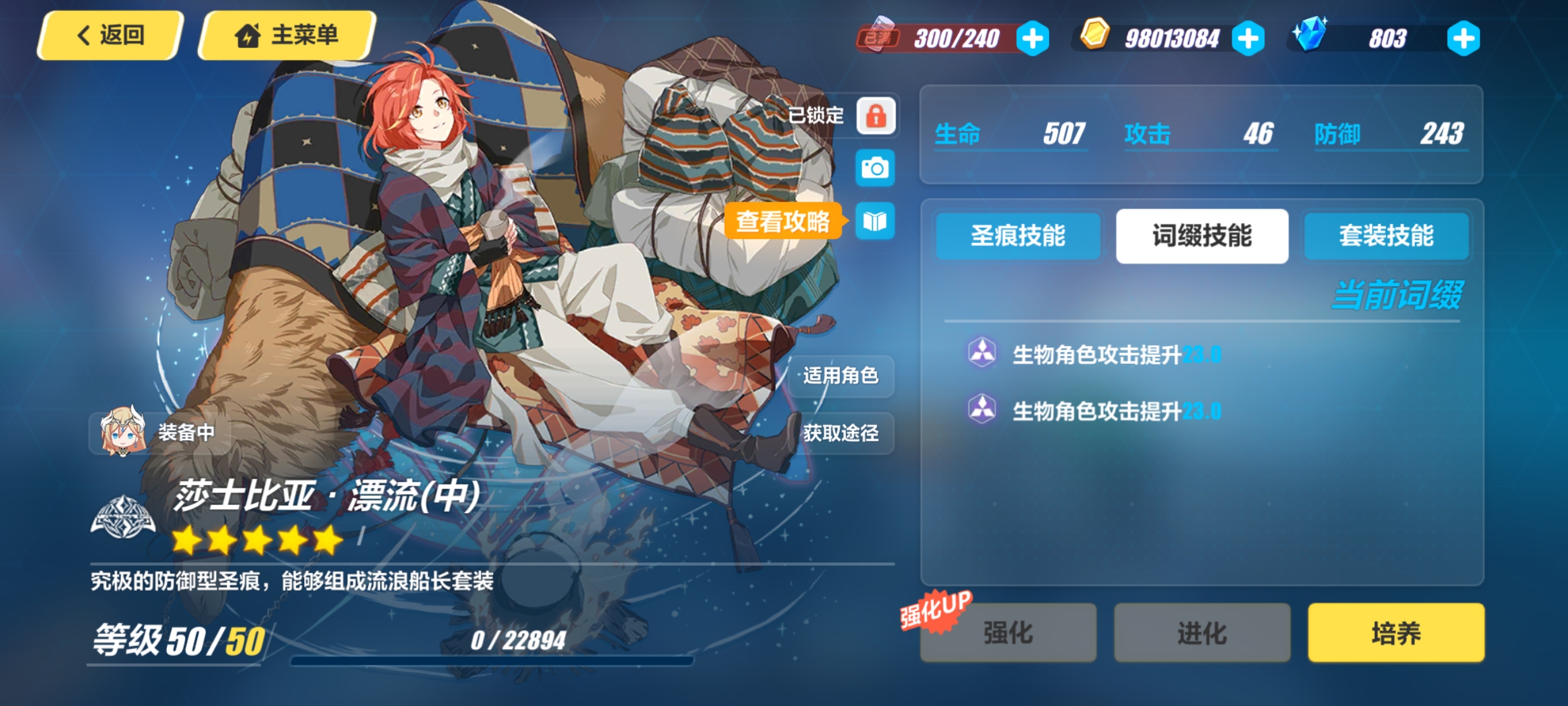Image resolution: width=1568 pixels, height=706 pixels.
Task: View the 查看攻略 strategy tip
Action: (783, 221)
